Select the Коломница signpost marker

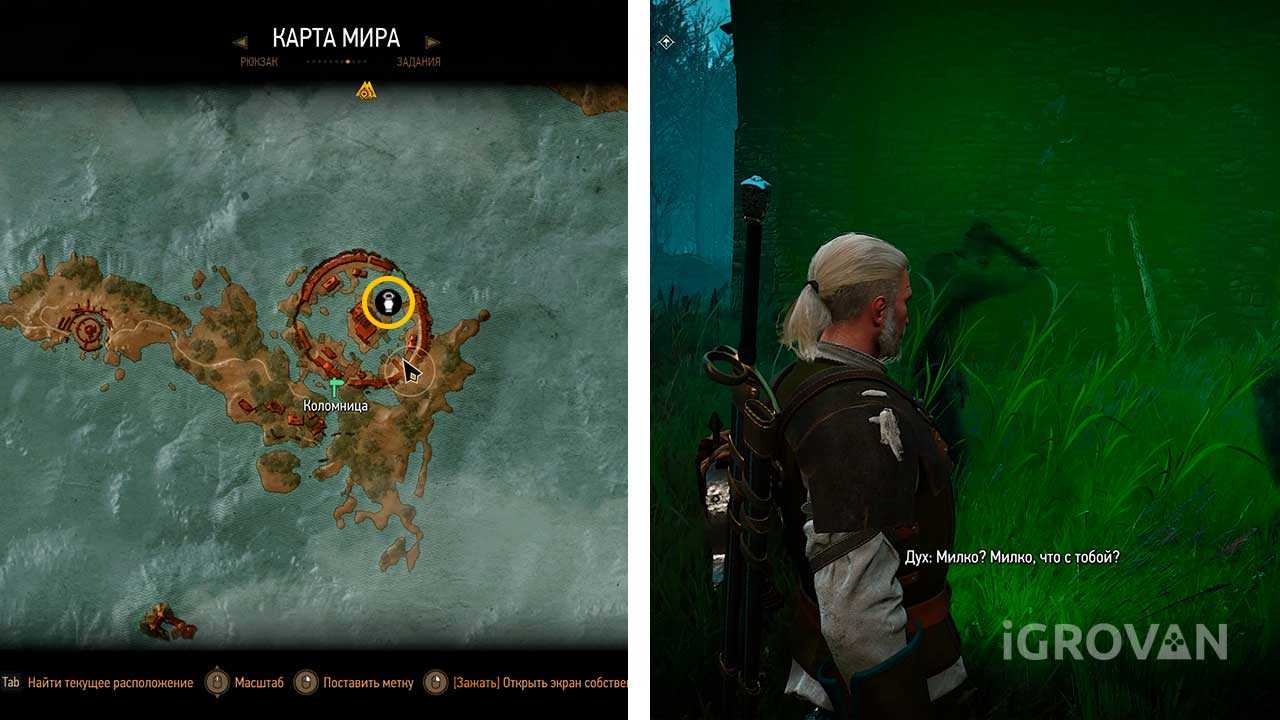(x=336, y=386)
